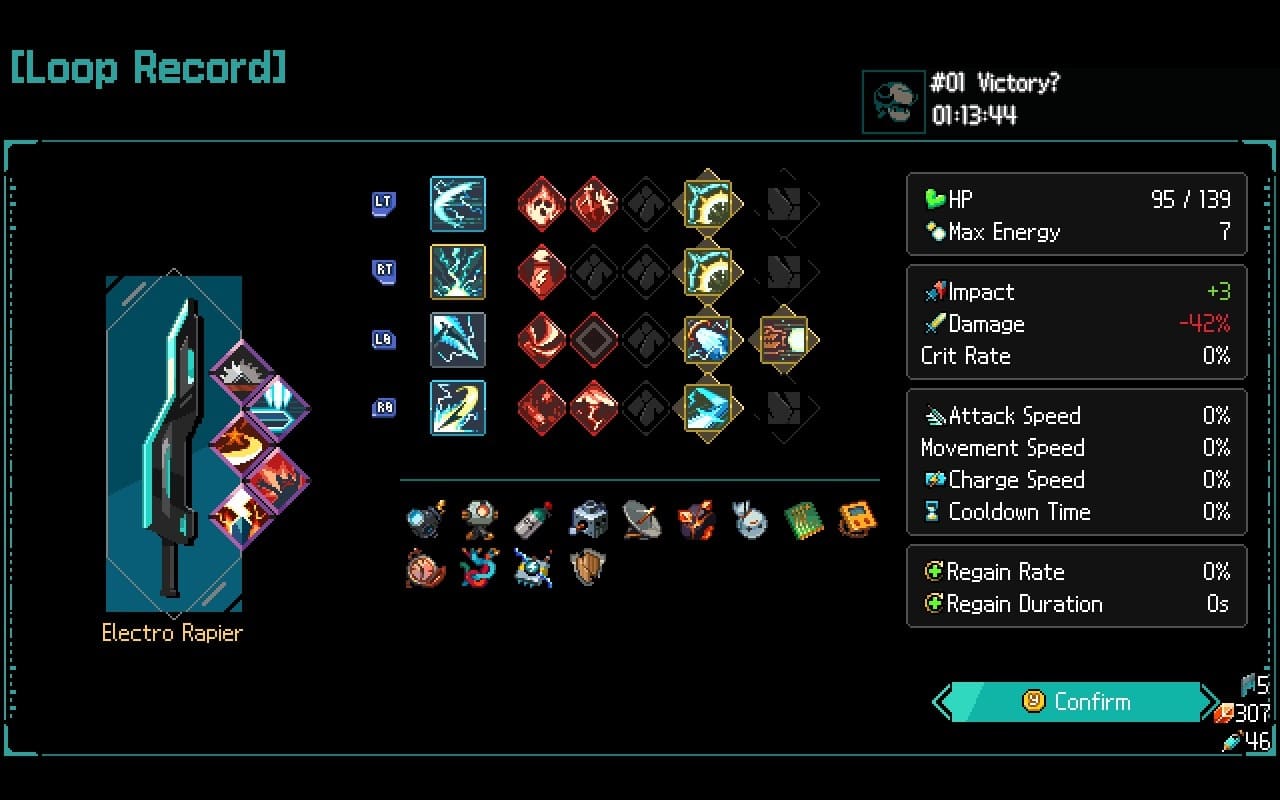Inspect the RB yellow crescent slash skill icon
The height and width of the screenshot is (800, 1280).
click(x=458, y=408)
